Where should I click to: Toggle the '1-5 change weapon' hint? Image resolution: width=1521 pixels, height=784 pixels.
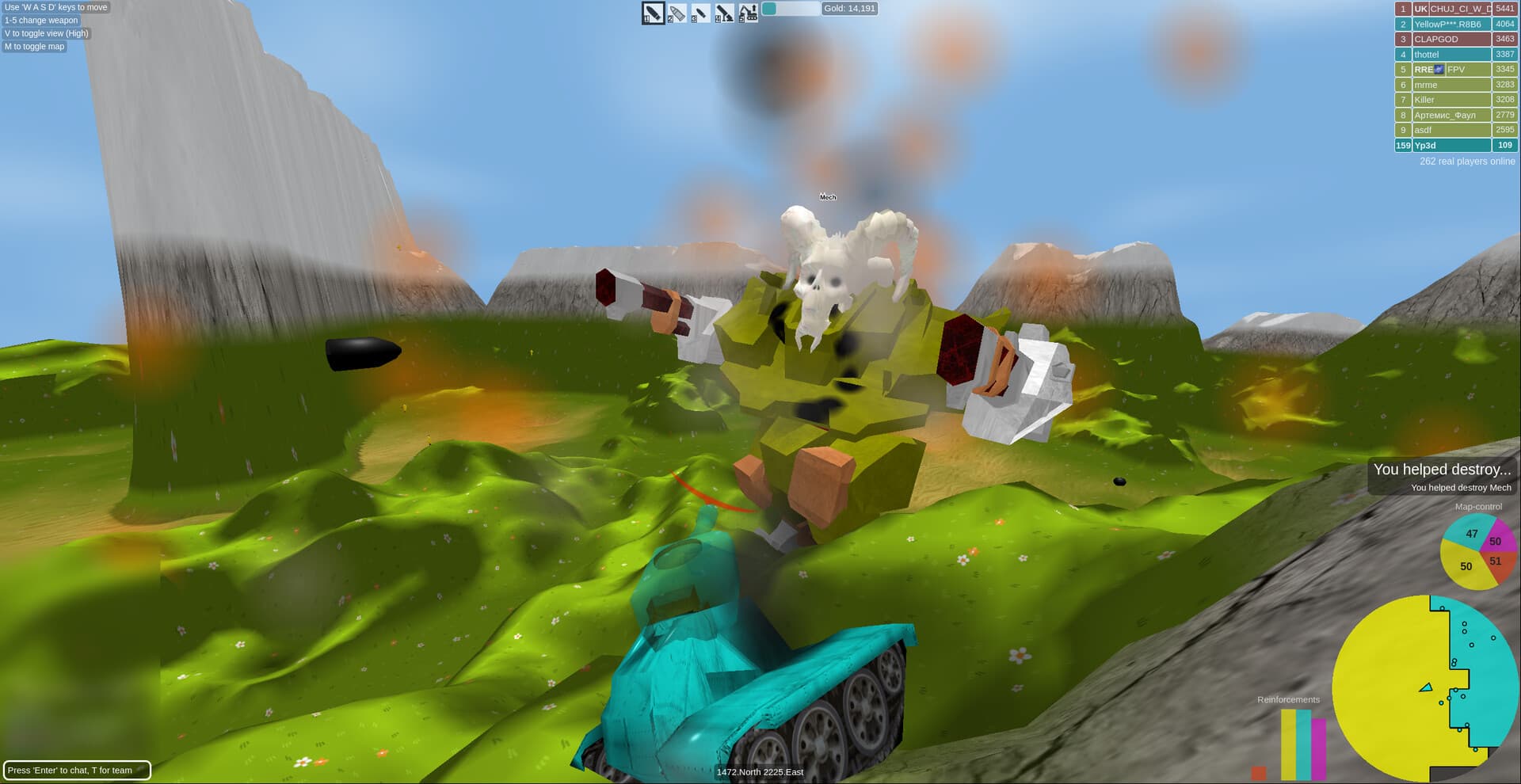pyautogui.click(x=40, y=20)
